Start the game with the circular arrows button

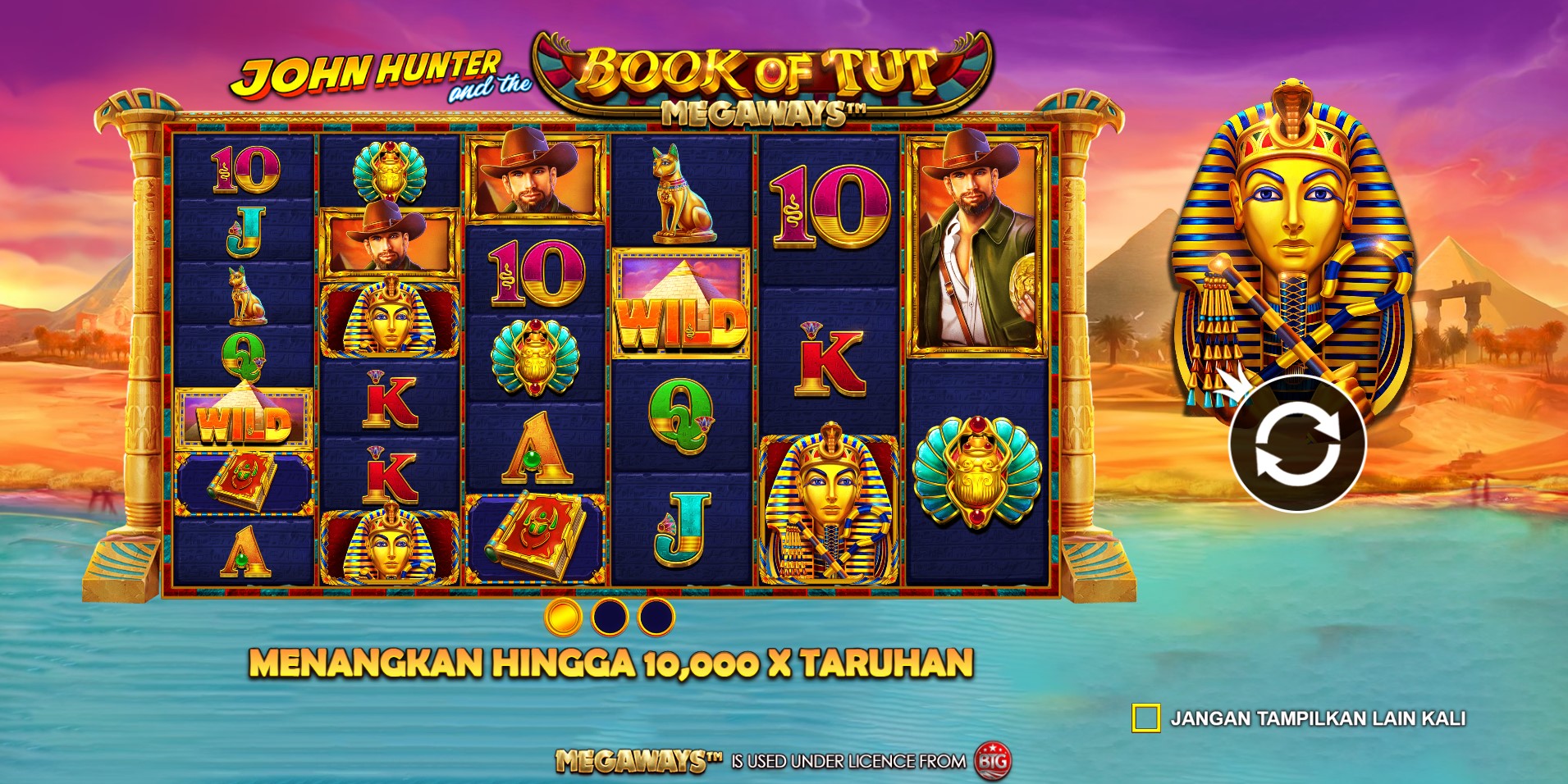(1296, 444)
